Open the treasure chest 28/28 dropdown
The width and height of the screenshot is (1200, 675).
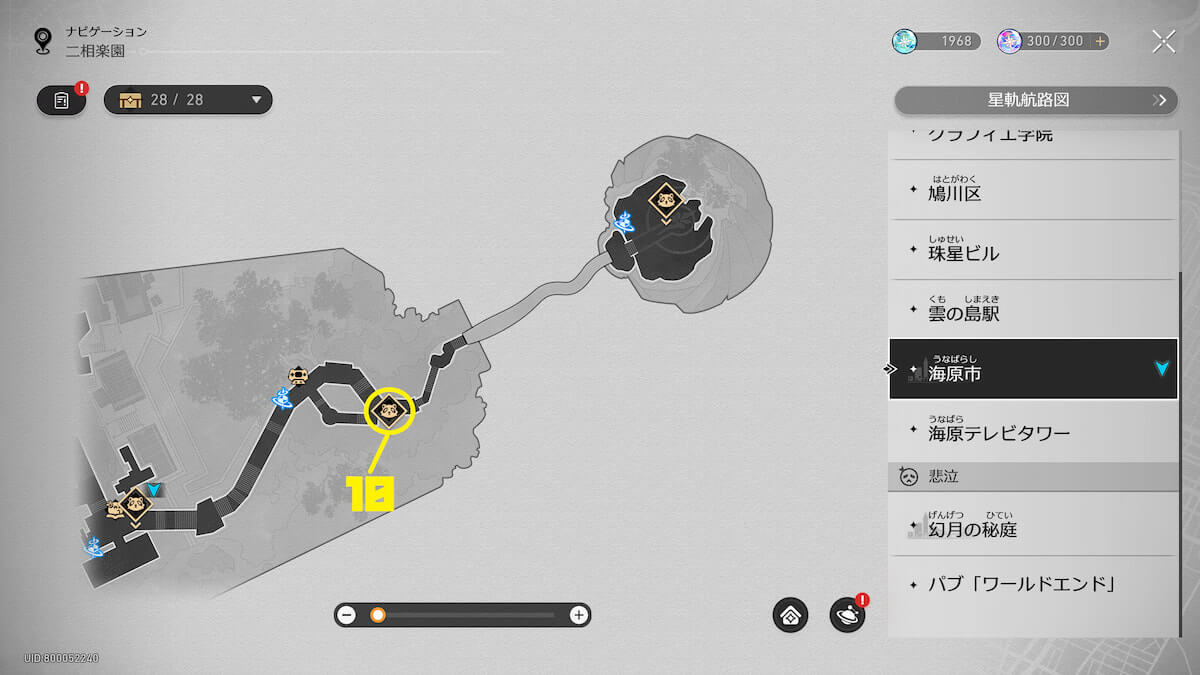[x=188, y=100]
